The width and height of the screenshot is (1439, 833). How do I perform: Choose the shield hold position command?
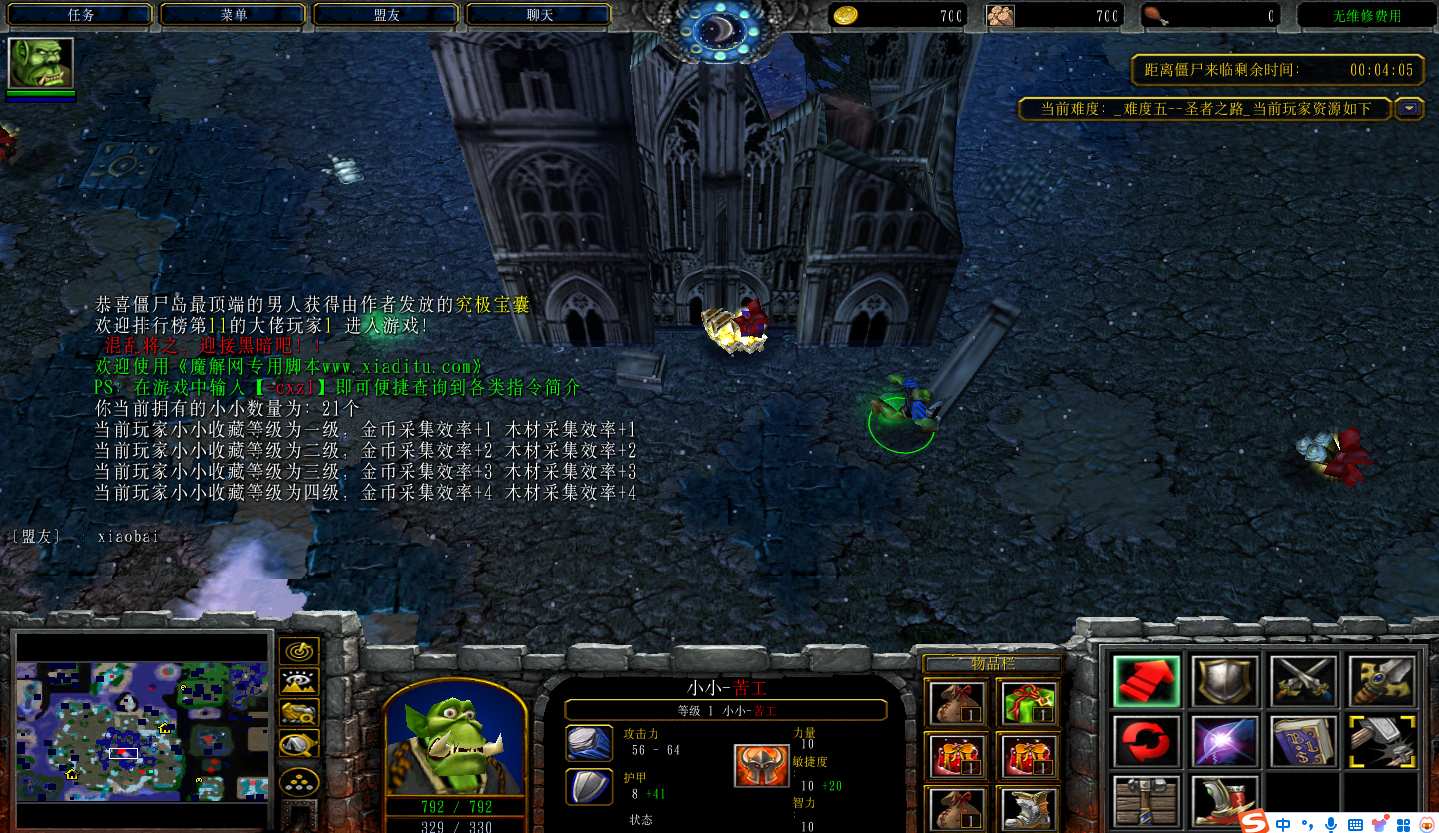click(1225, 682)
